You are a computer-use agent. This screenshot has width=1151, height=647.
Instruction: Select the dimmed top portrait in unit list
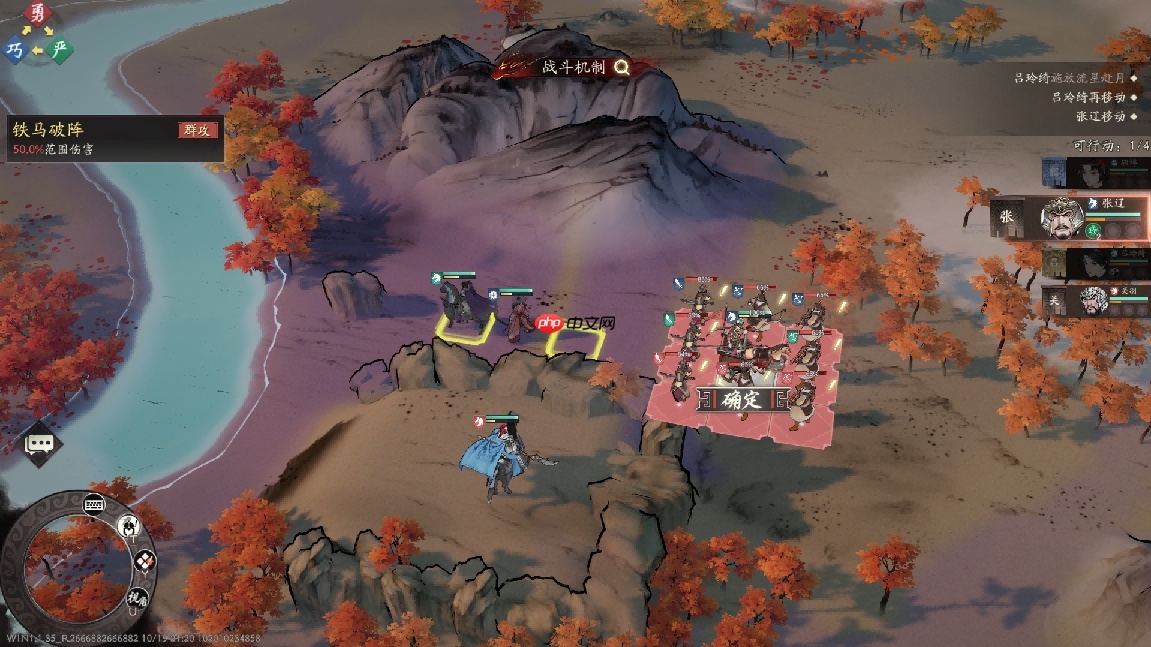click(1094, 173)
